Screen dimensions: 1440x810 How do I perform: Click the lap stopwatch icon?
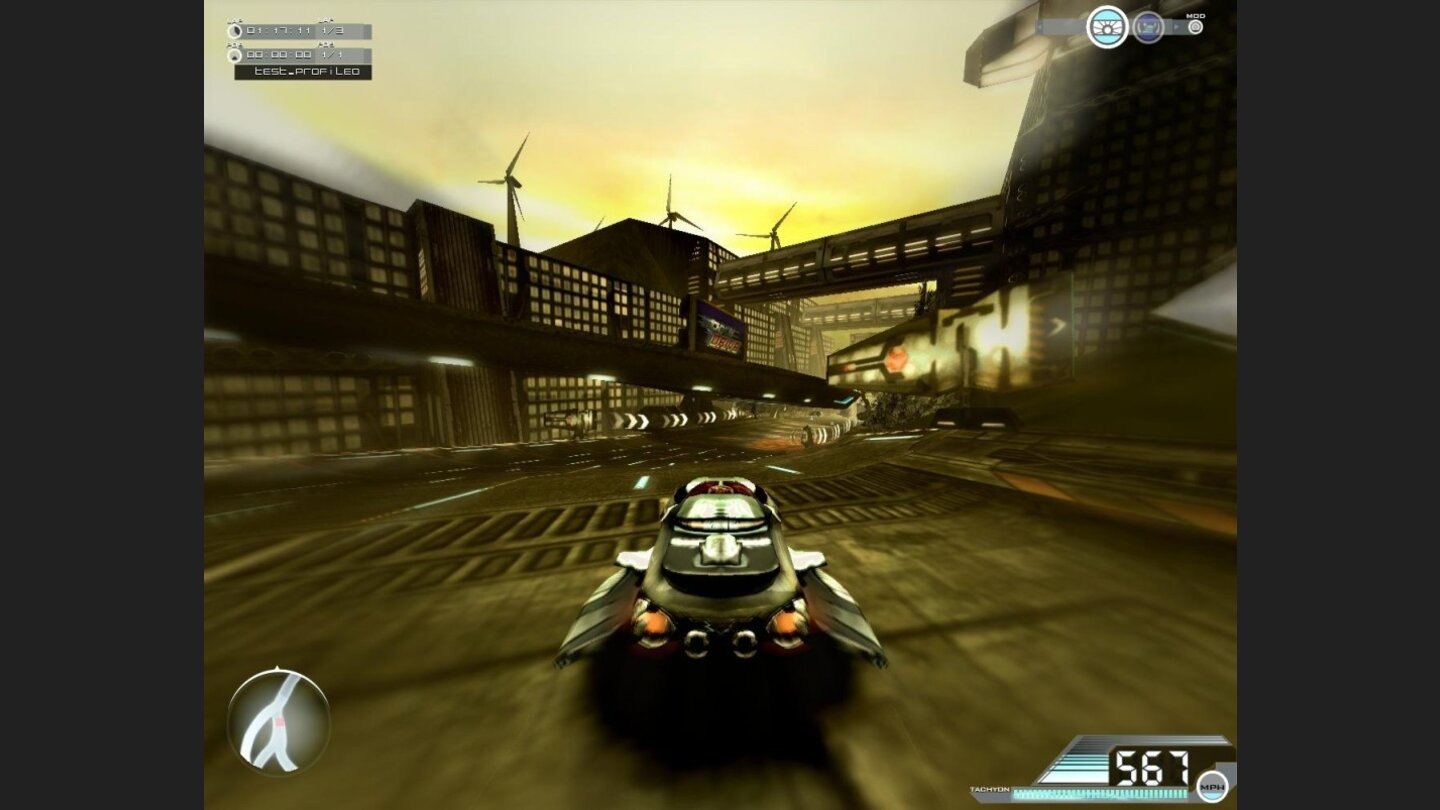click(235, 32)
